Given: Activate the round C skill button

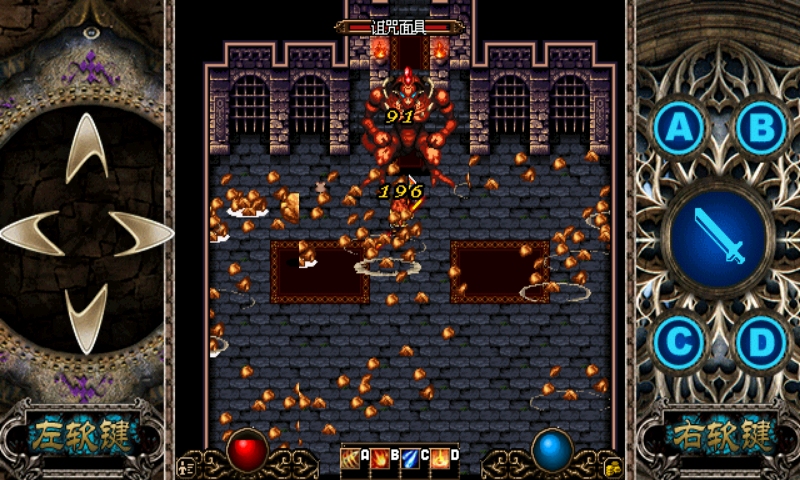Looking at the screenshot, I should (679, 342).
